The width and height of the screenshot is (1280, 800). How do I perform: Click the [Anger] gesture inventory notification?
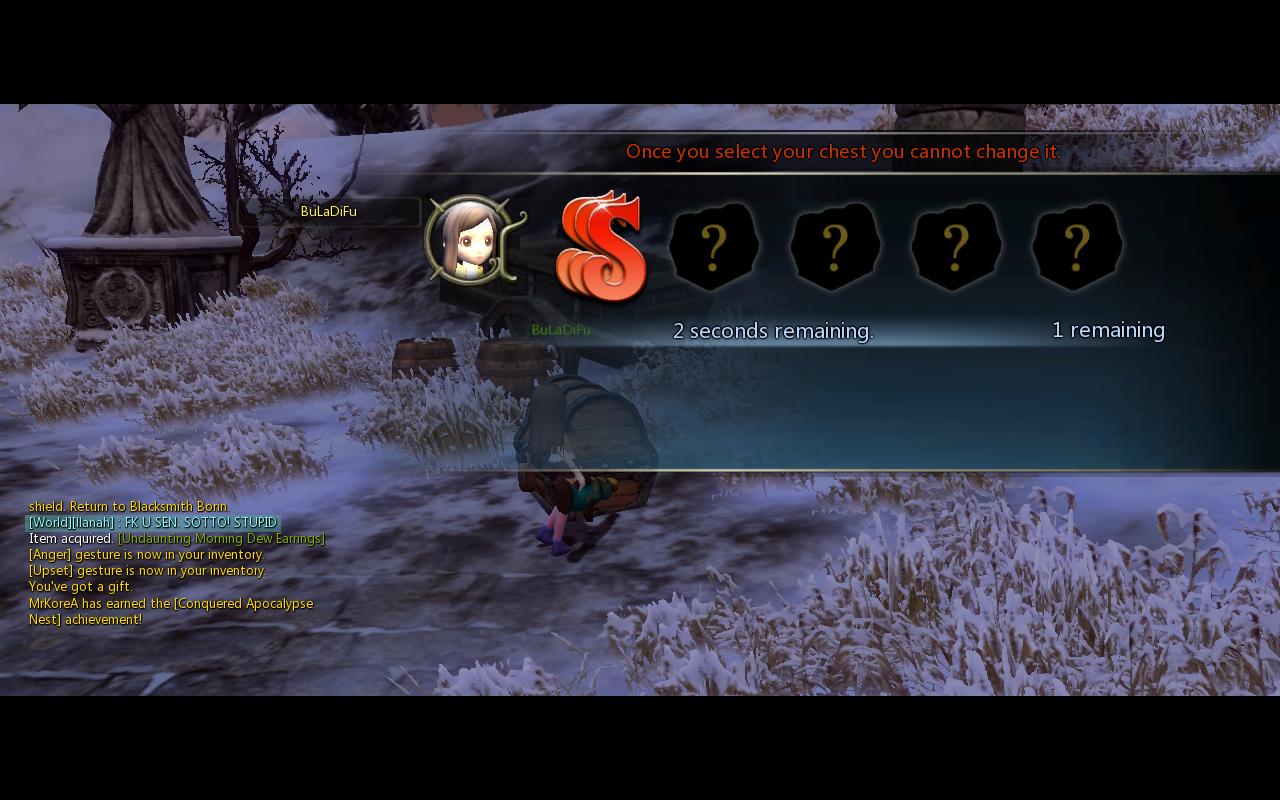click(144, 554)
